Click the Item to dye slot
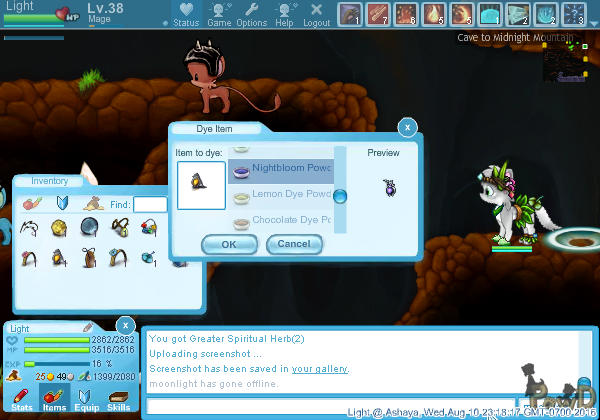This screenshot has width=600, height=420. [x=200, y=185]
